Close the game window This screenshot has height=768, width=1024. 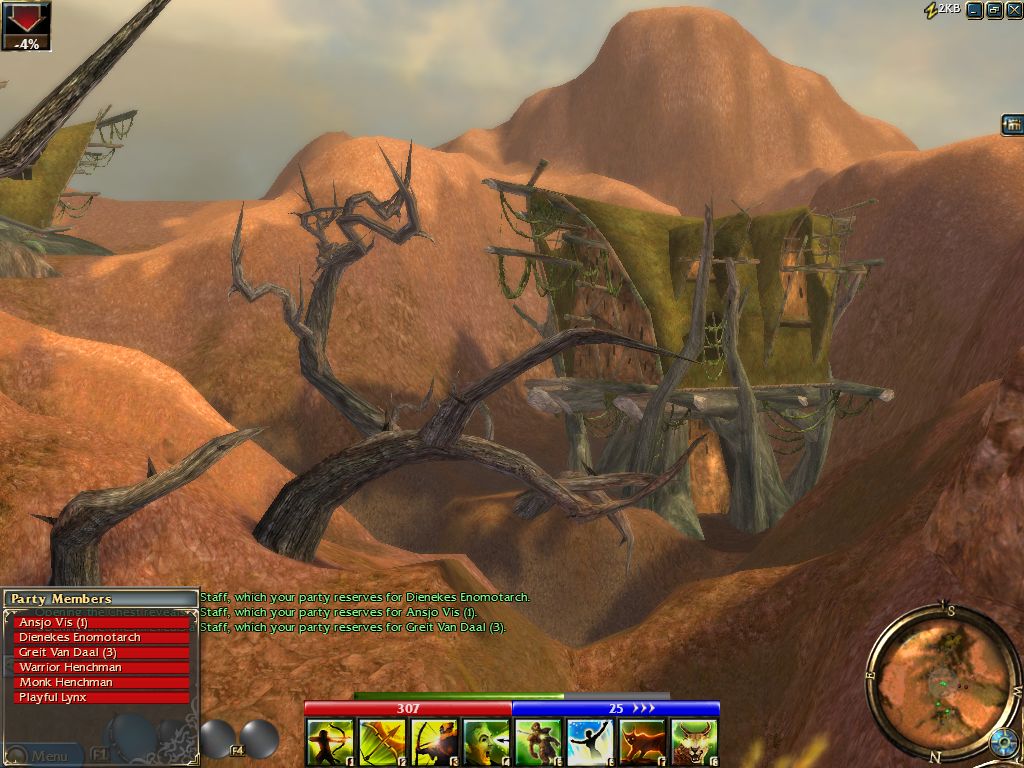[x=1013, y=10]
